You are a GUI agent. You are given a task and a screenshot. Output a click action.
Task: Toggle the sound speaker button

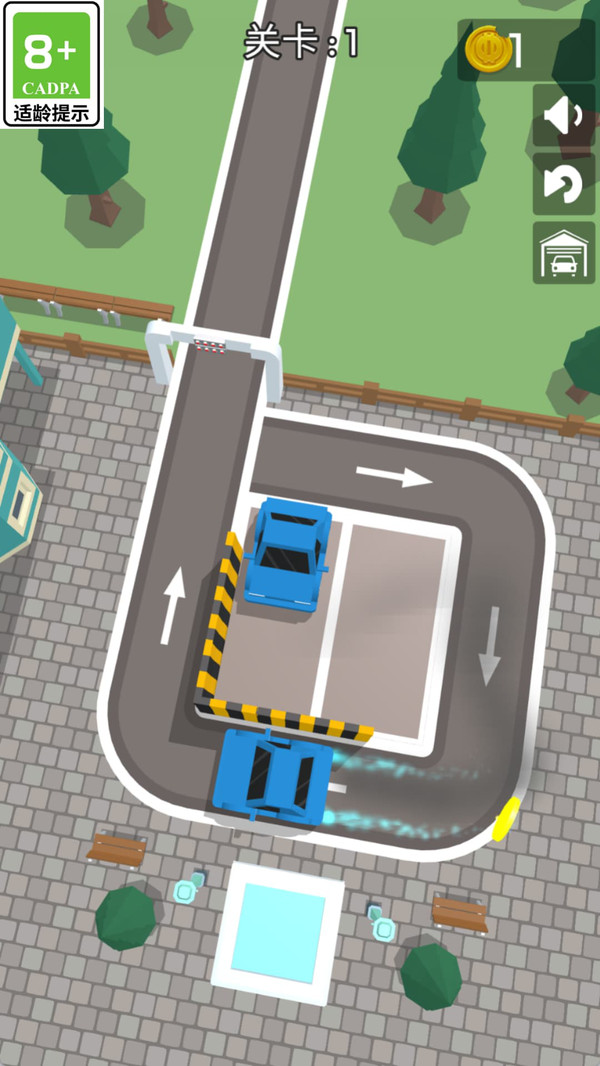[x=563, y=116]
